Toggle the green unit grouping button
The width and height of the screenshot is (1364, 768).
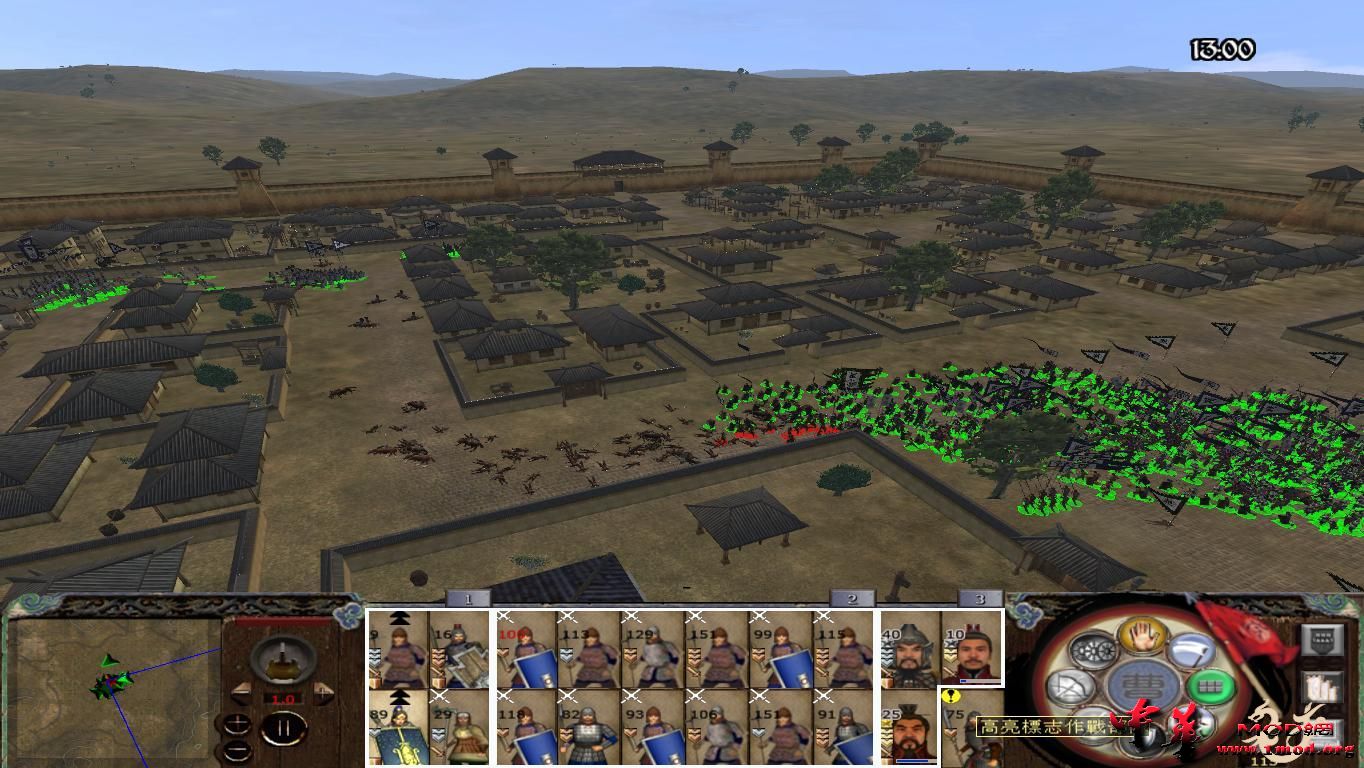1210,687
